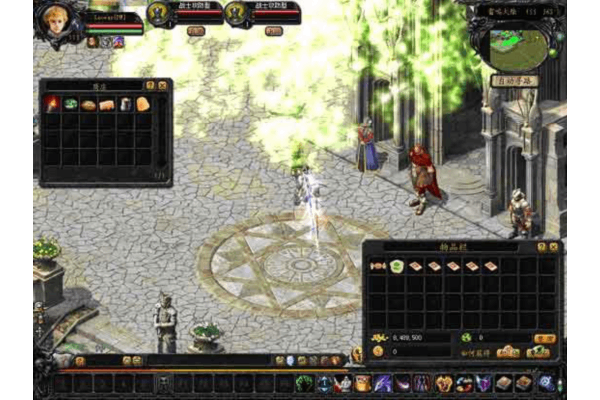Activate the green creature skill on hotbar
600x400 pixels.
tap(303, 383)
